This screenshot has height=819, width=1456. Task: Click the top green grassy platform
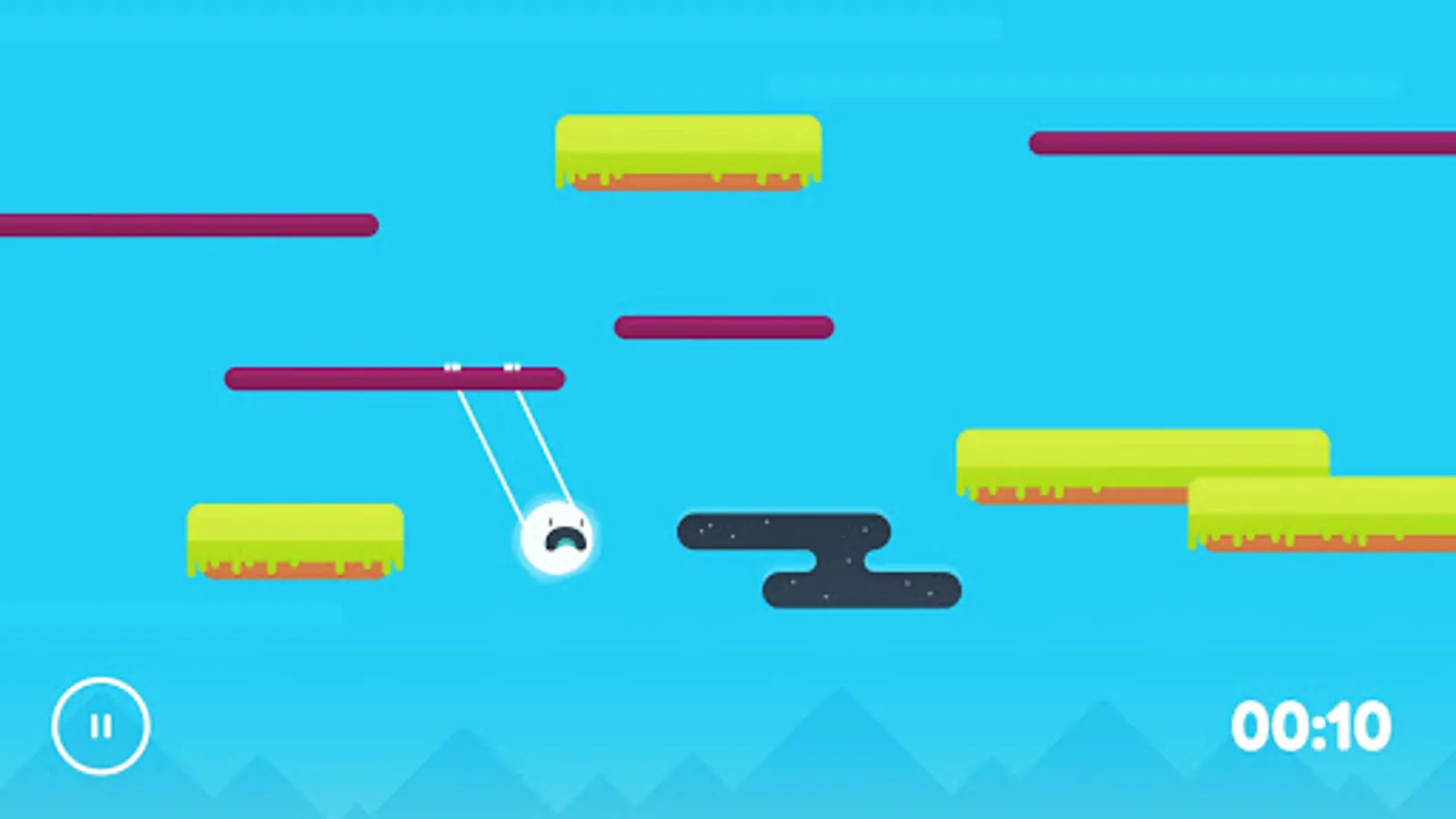click(x=687, y=150)
